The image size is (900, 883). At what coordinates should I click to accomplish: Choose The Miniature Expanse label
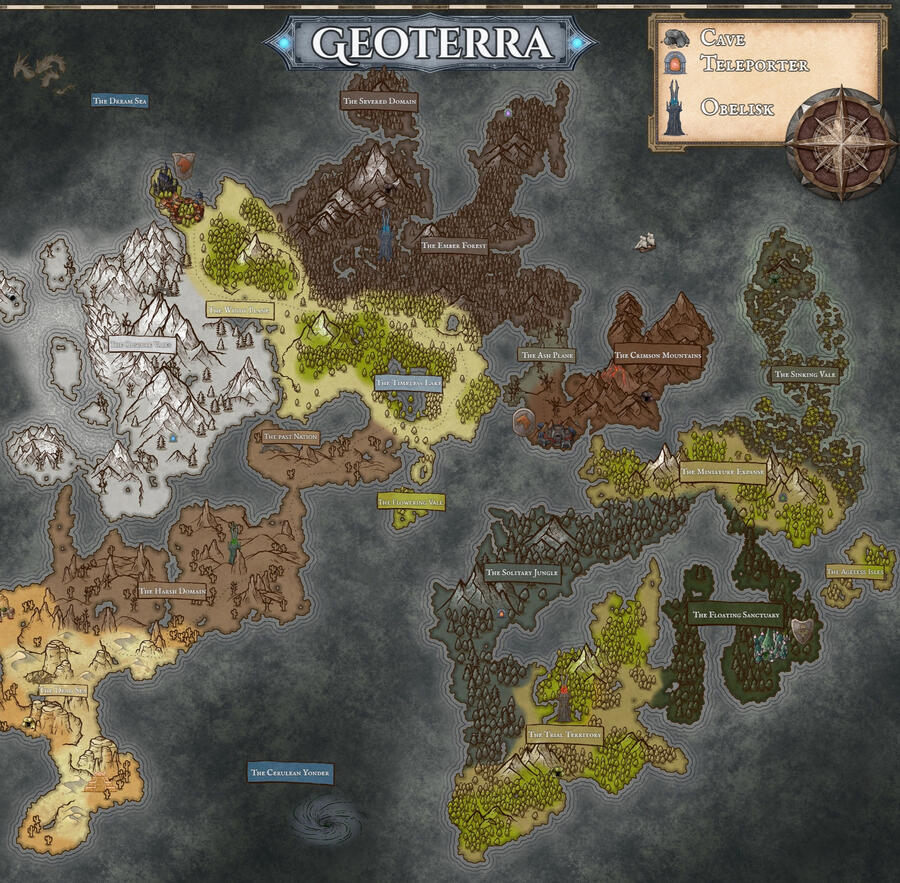722,472
